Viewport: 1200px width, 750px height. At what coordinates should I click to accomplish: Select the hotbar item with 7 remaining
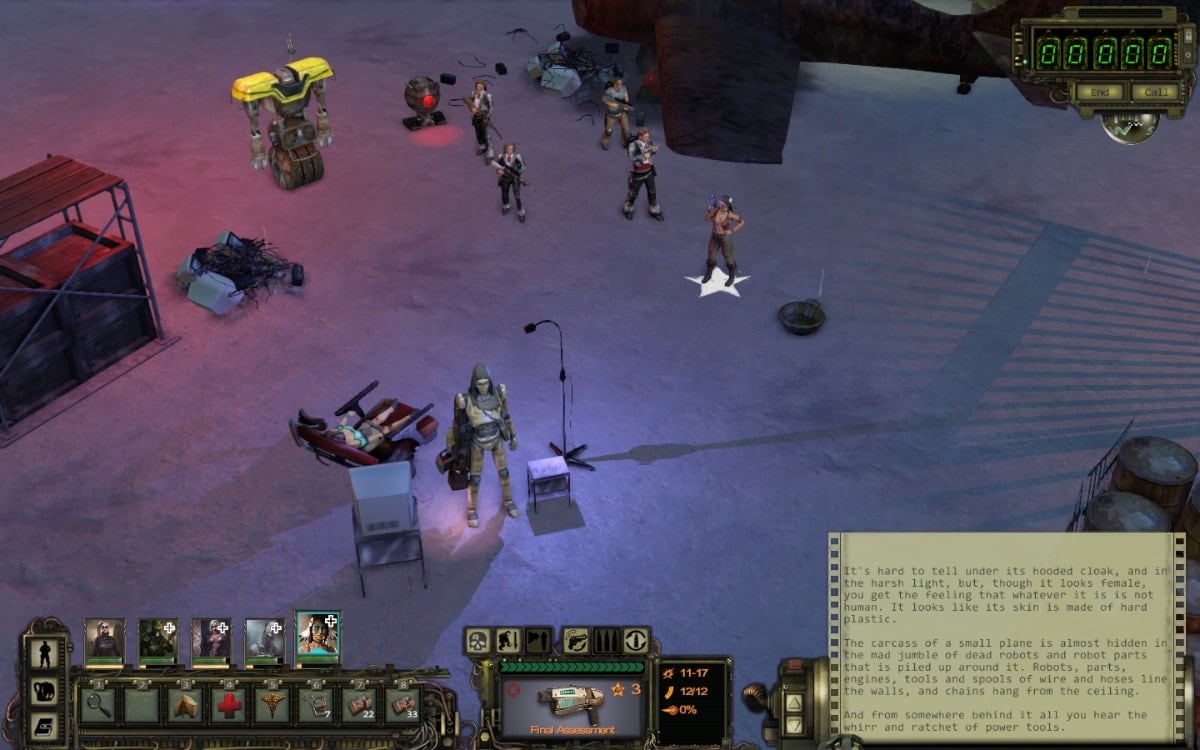coord(316,704)
